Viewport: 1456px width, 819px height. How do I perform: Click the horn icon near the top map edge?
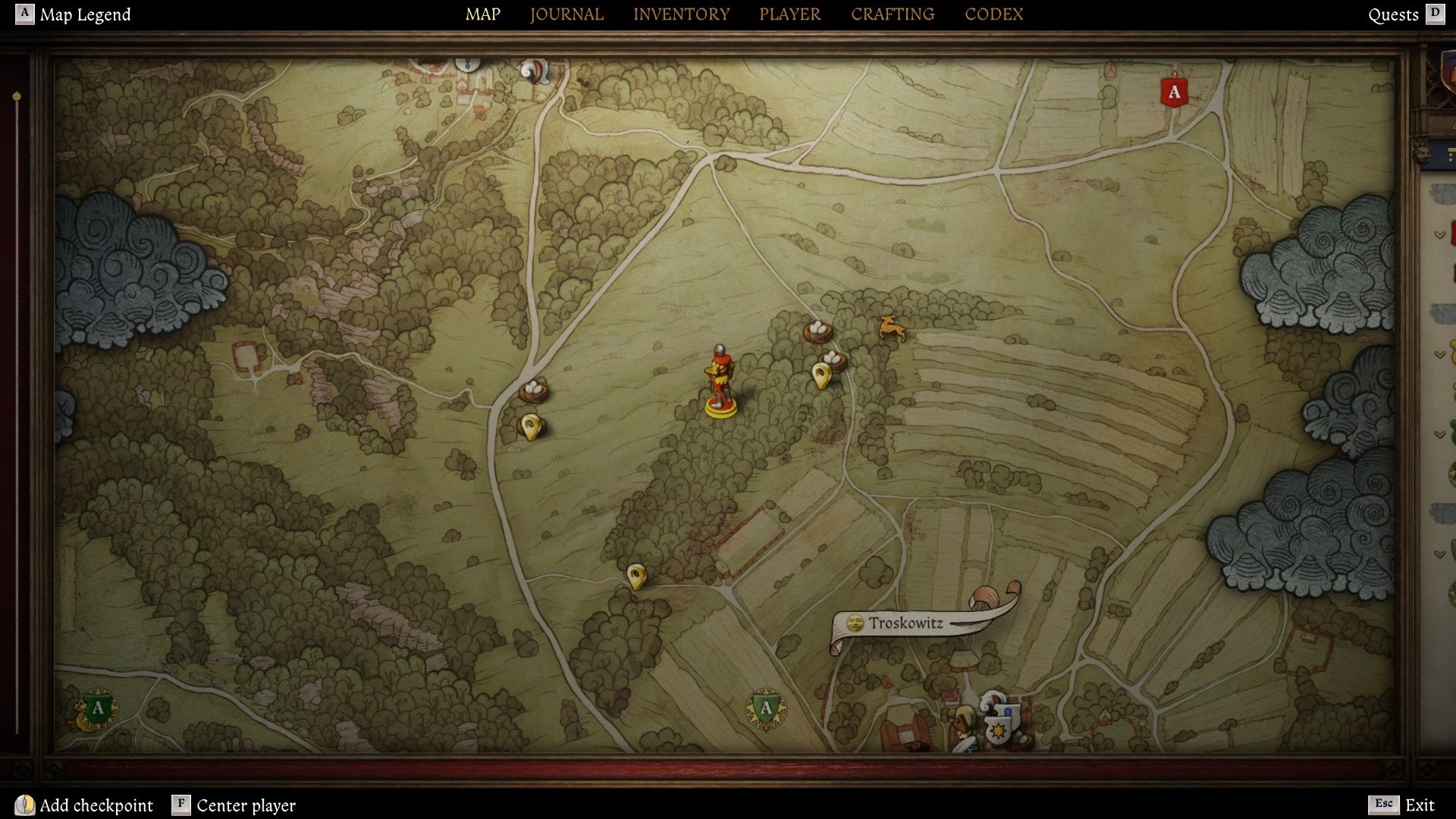[533, 71]
